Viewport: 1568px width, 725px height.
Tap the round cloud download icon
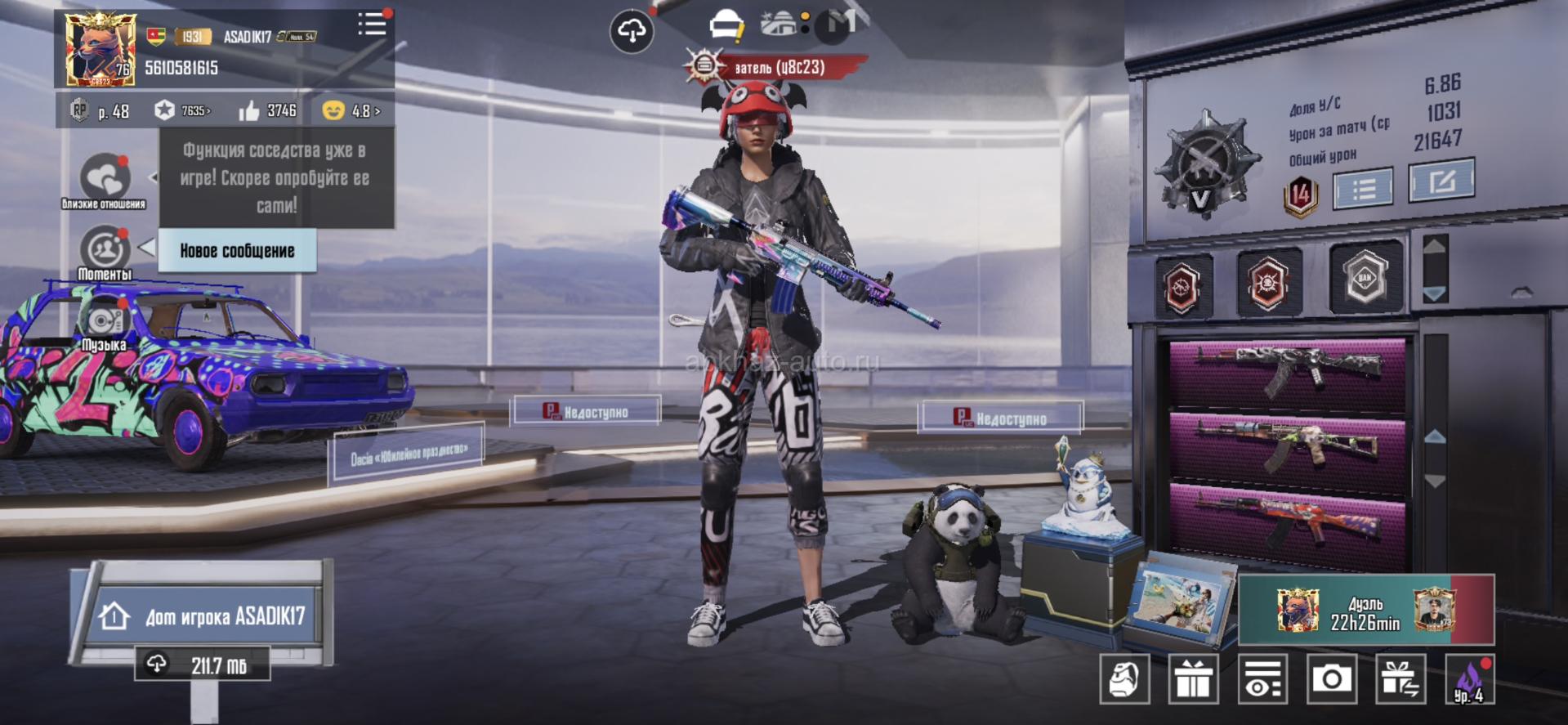pos(632,31)
